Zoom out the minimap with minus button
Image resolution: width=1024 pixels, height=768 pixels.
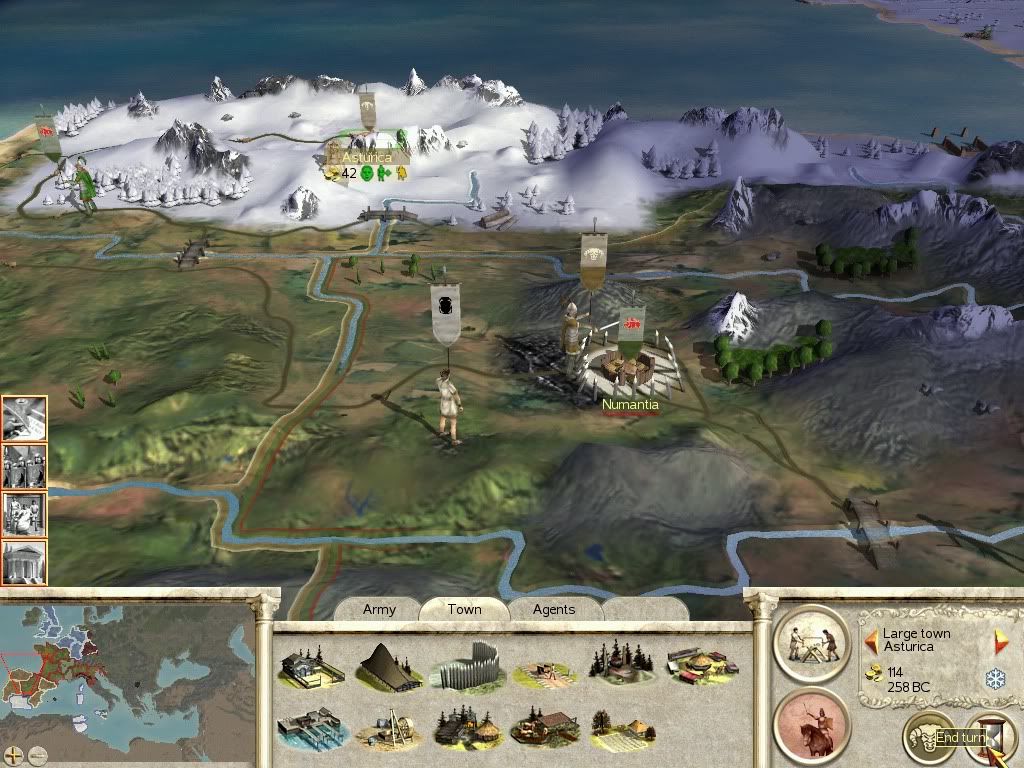coord(37,754)
